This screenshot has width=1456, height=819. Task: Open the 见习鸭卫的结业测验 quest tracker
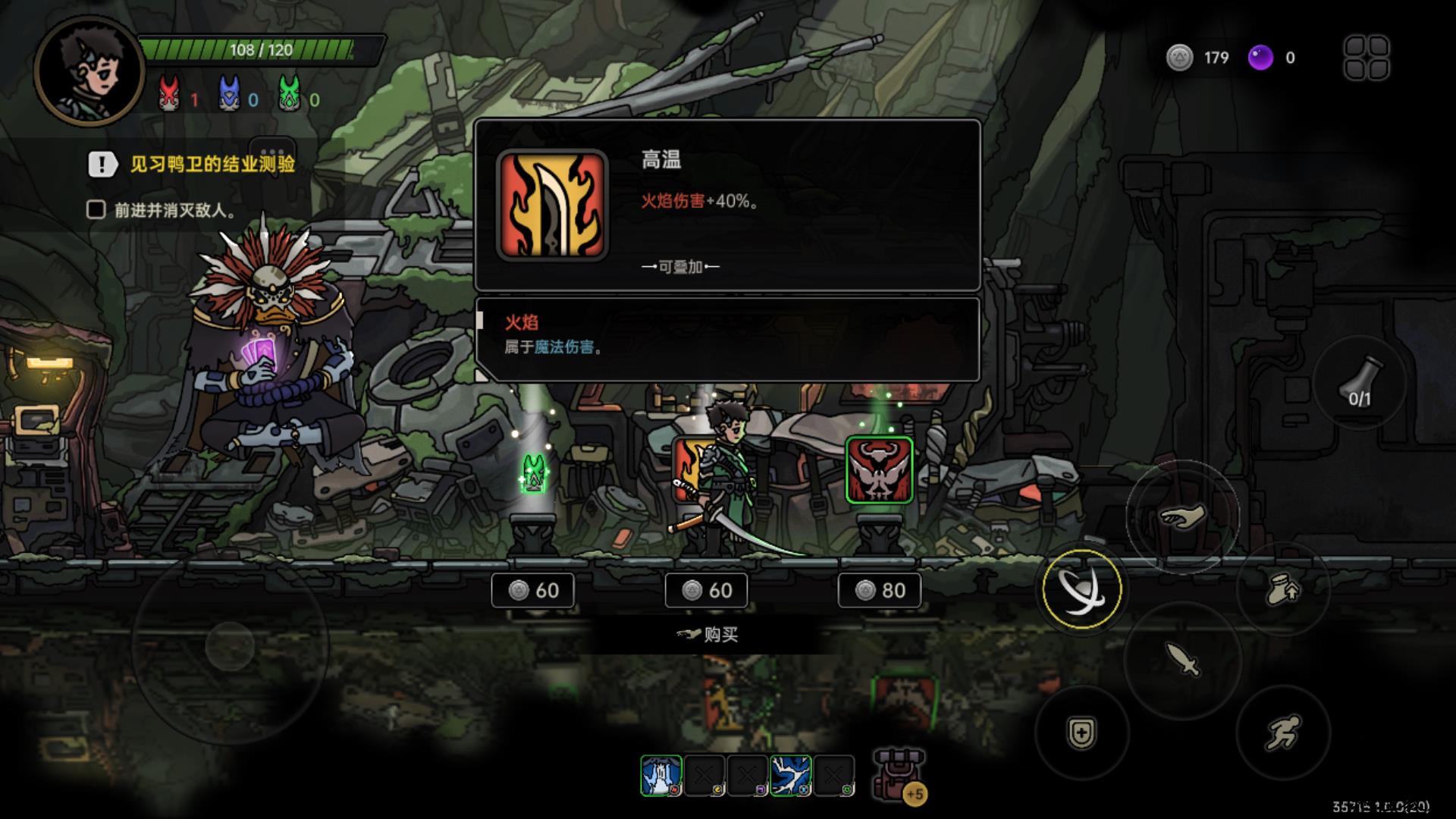tap(212, 164)
